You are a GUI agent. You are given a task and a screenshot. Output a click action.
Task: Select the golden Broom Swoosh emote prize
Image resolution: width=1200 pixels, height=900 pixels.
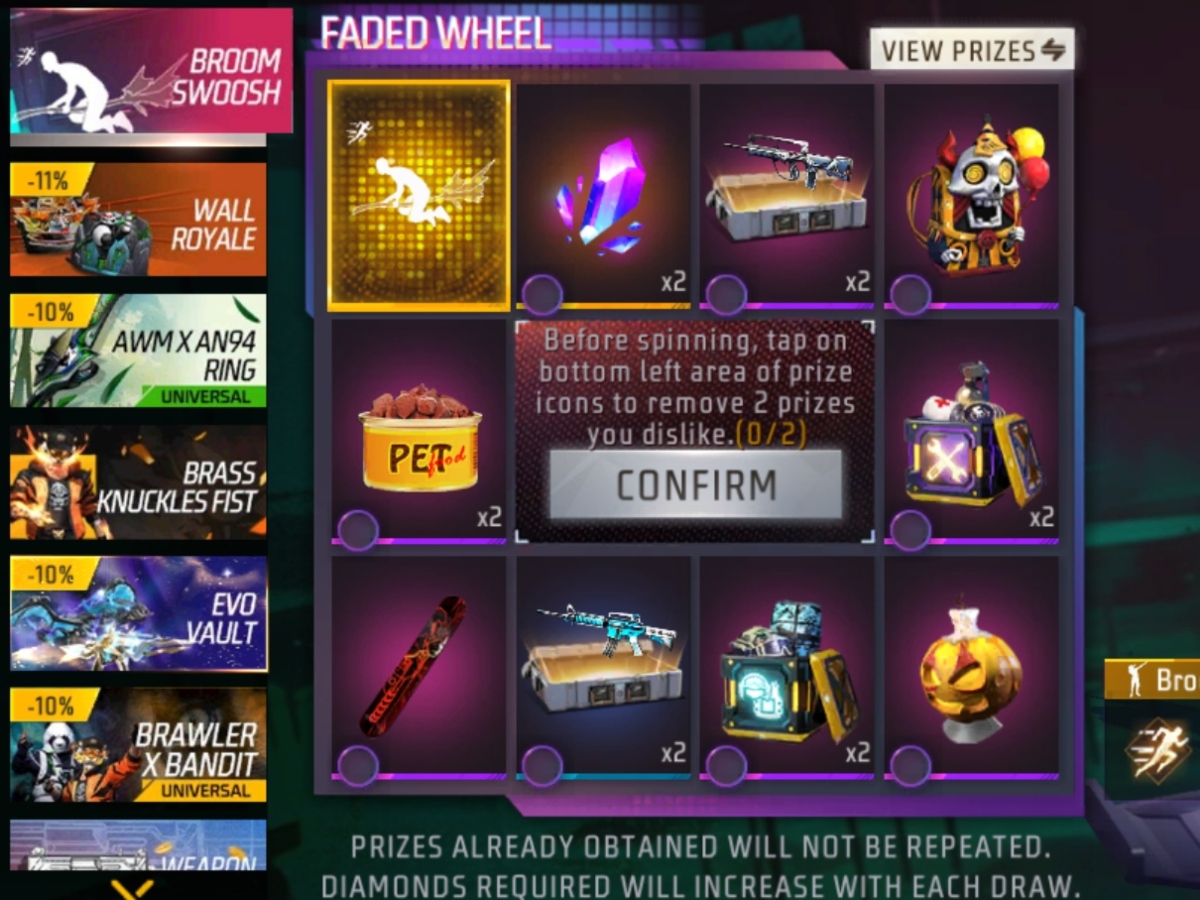(419, 195)
